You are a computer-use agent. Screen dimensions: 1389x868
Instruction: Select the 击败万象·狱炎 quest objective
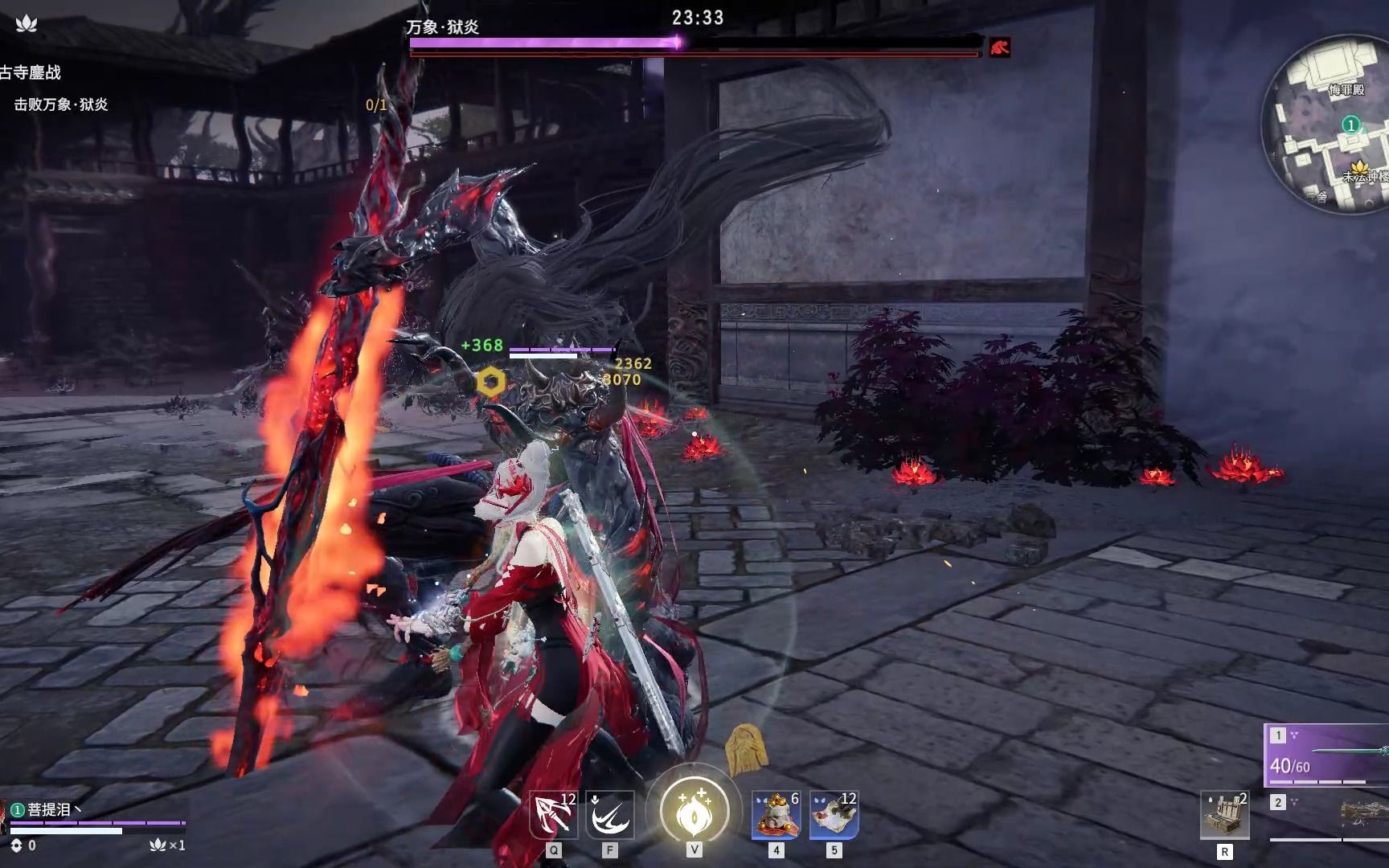tap(61, 104)
